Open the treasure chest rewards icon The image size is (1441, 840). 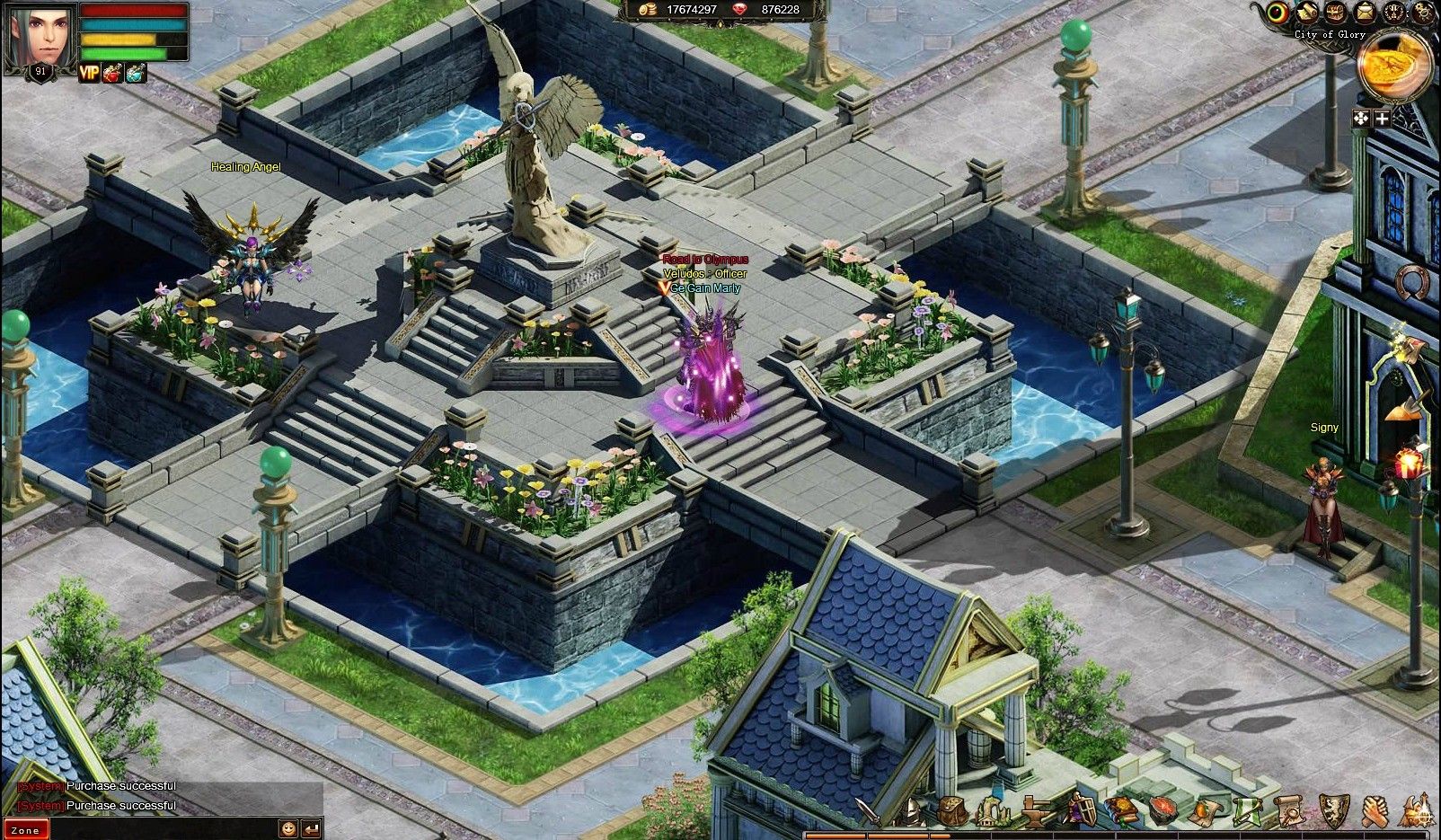[1334, 13]
